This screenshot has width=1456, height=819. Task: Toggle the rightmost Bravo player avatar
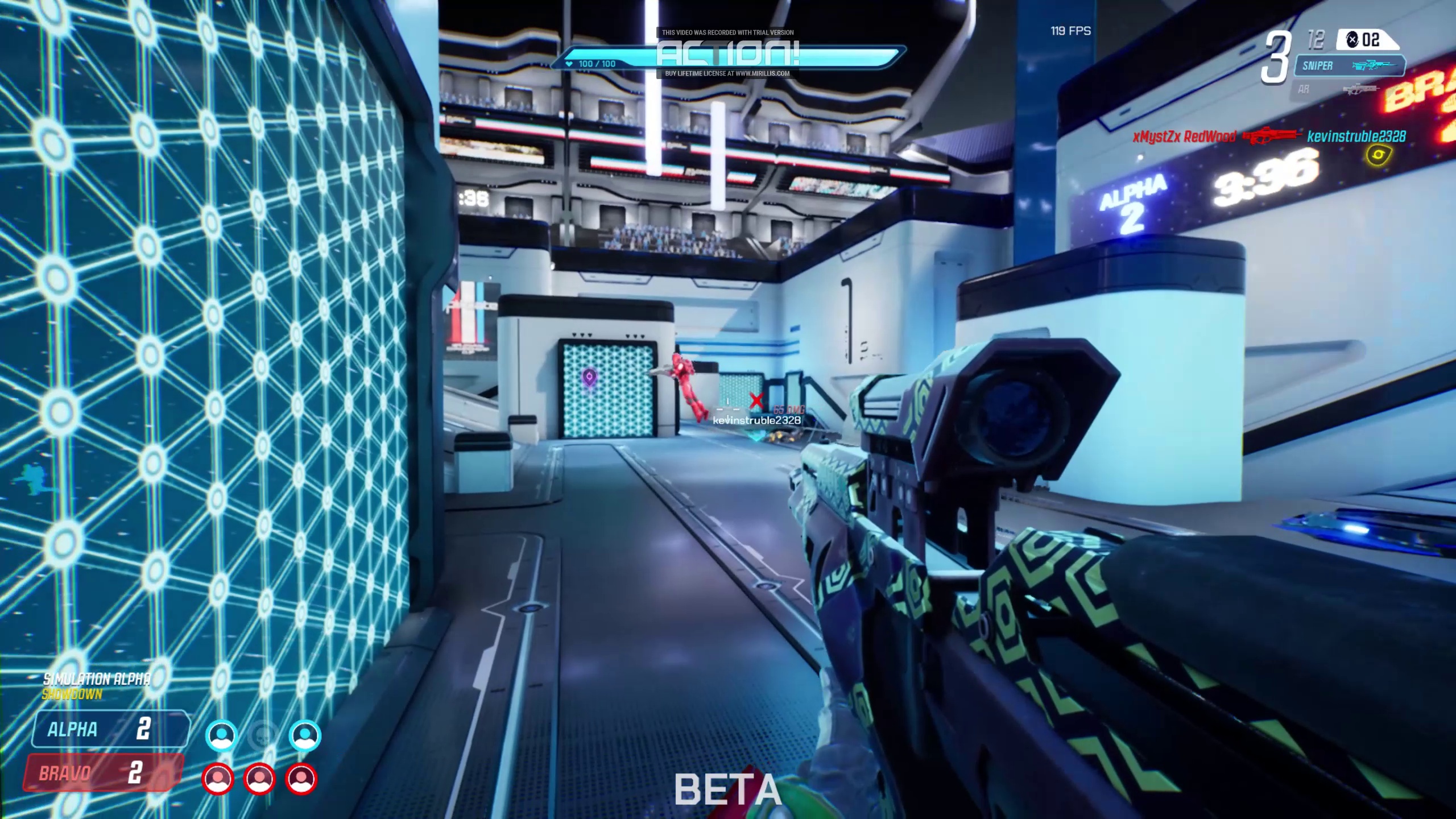pos(301,780)
